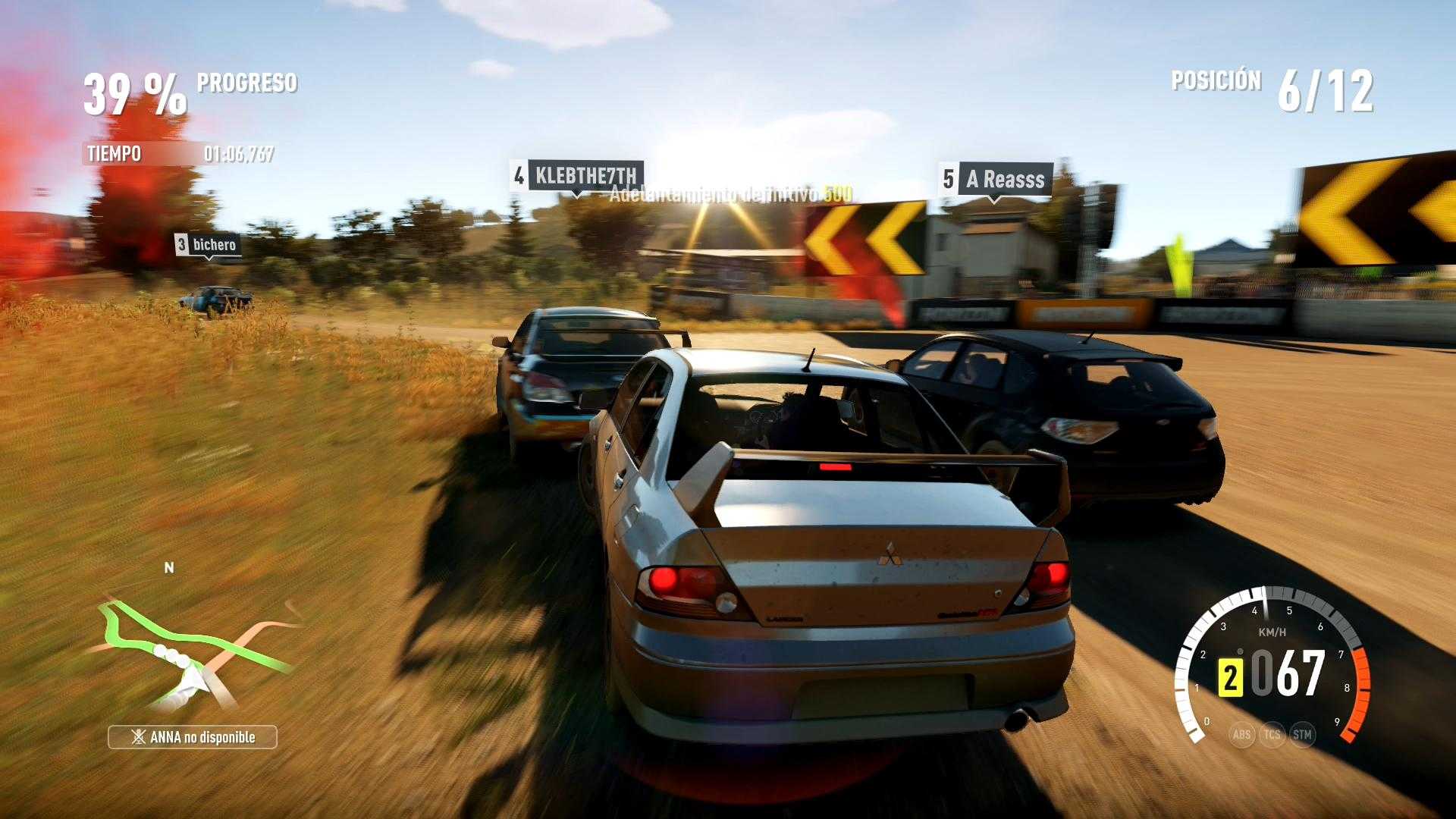Toggle the STM assist icon
This screenshot has height=819, width=1456.
click(x=1302, y=734)
